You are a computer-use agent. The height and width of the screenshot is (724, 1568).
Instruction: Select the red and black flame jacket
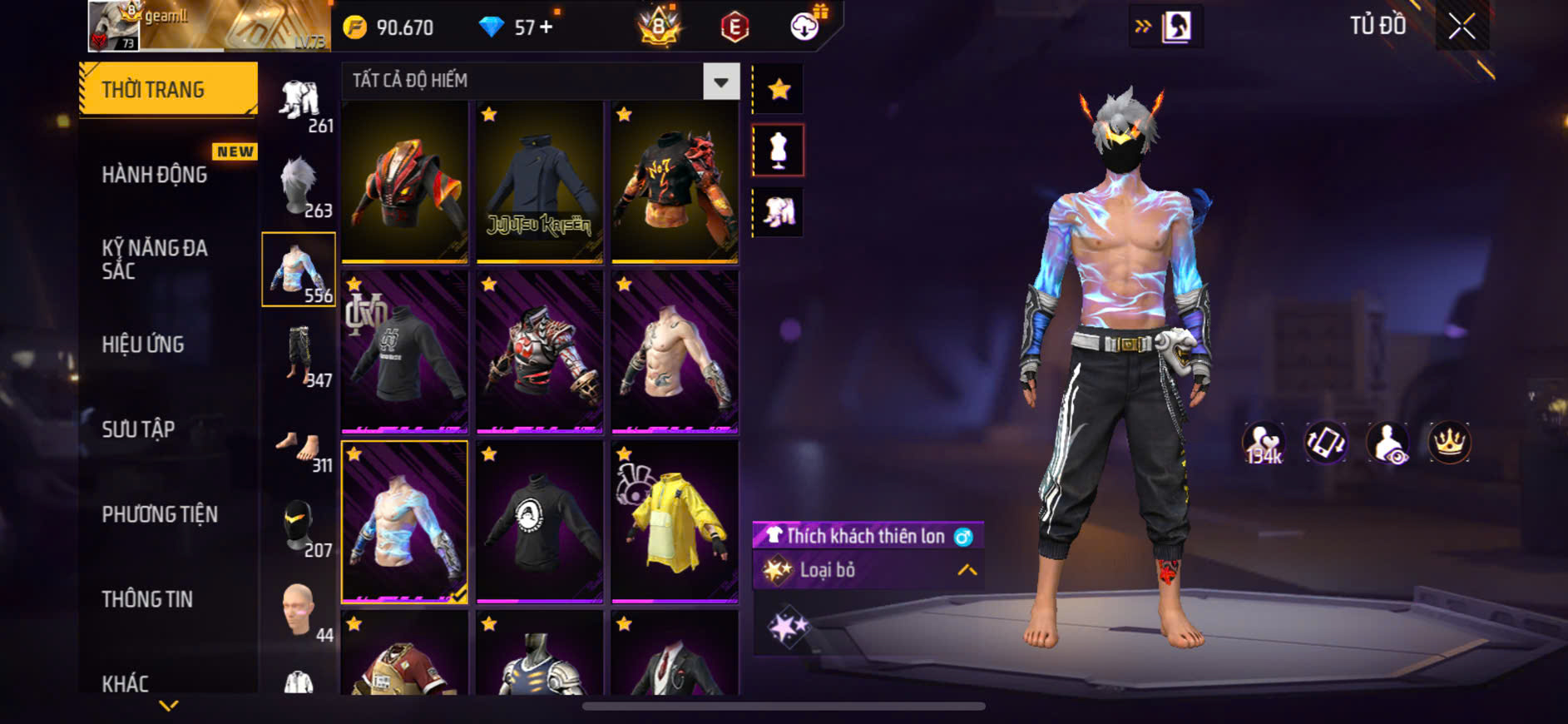pos(405,182)
